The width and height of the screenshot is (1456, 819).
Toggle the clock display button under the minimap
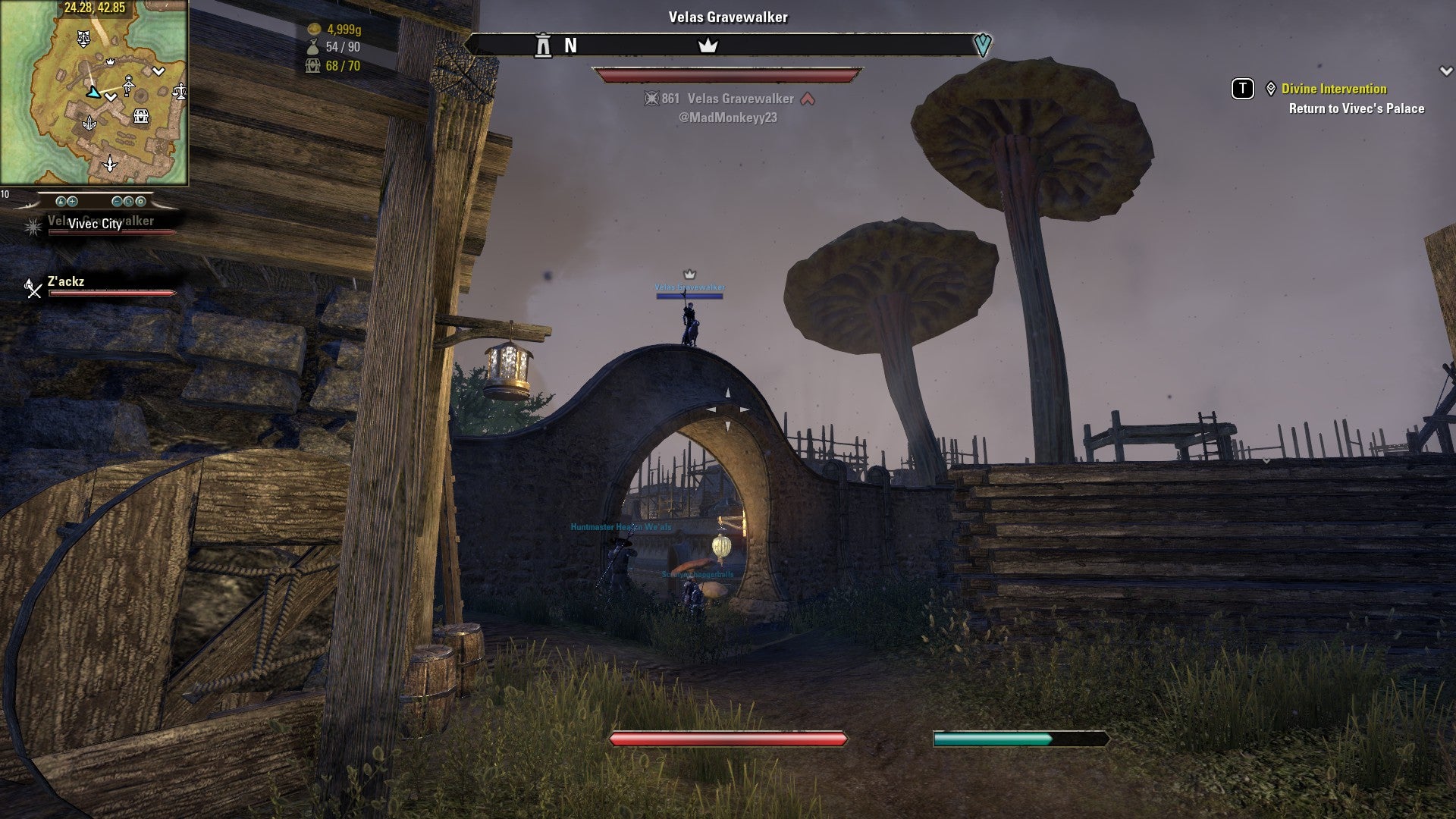(x=128, y=202)
